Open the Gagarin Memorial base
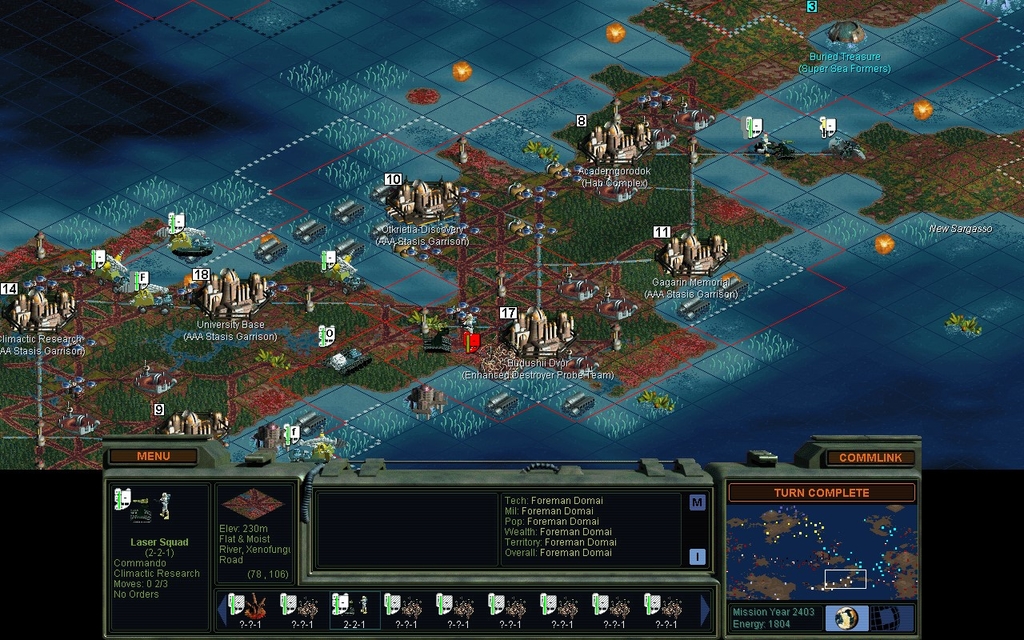This screenshot has width=1024, height=640. click(692, 254)
